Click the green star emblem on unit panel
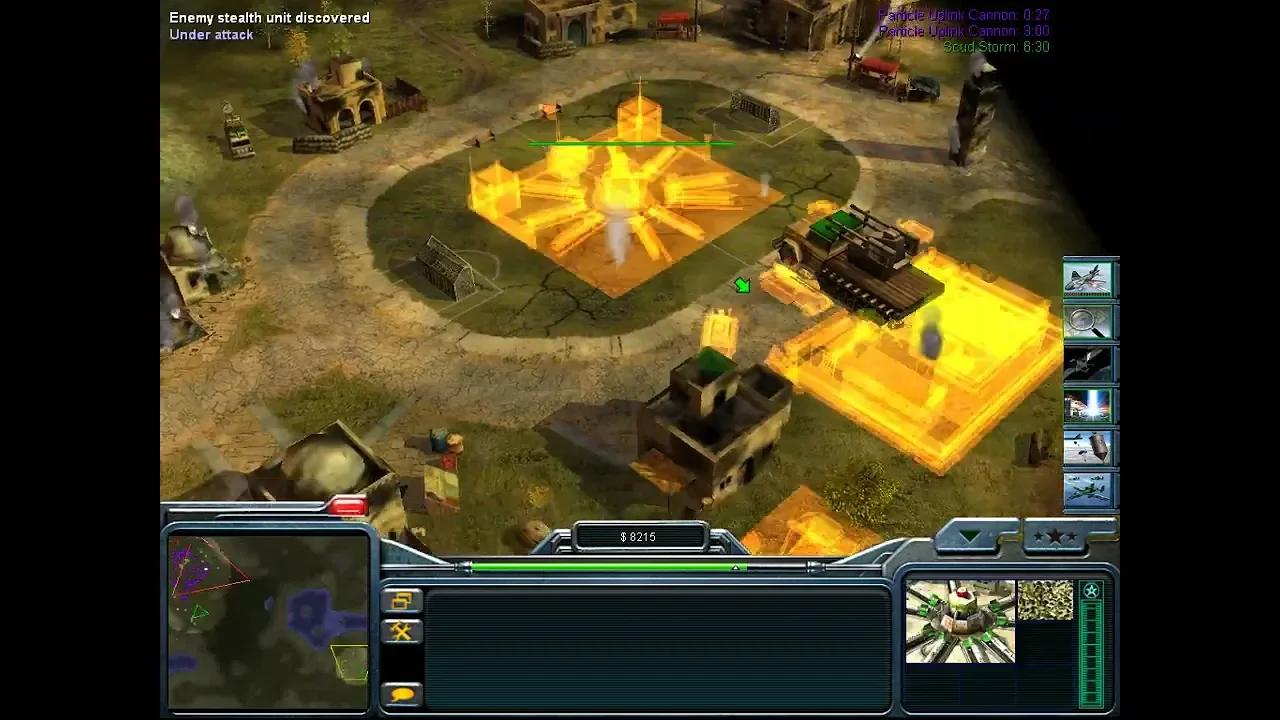Viewport: 1280px width, 720px height. coord(1092,591)
